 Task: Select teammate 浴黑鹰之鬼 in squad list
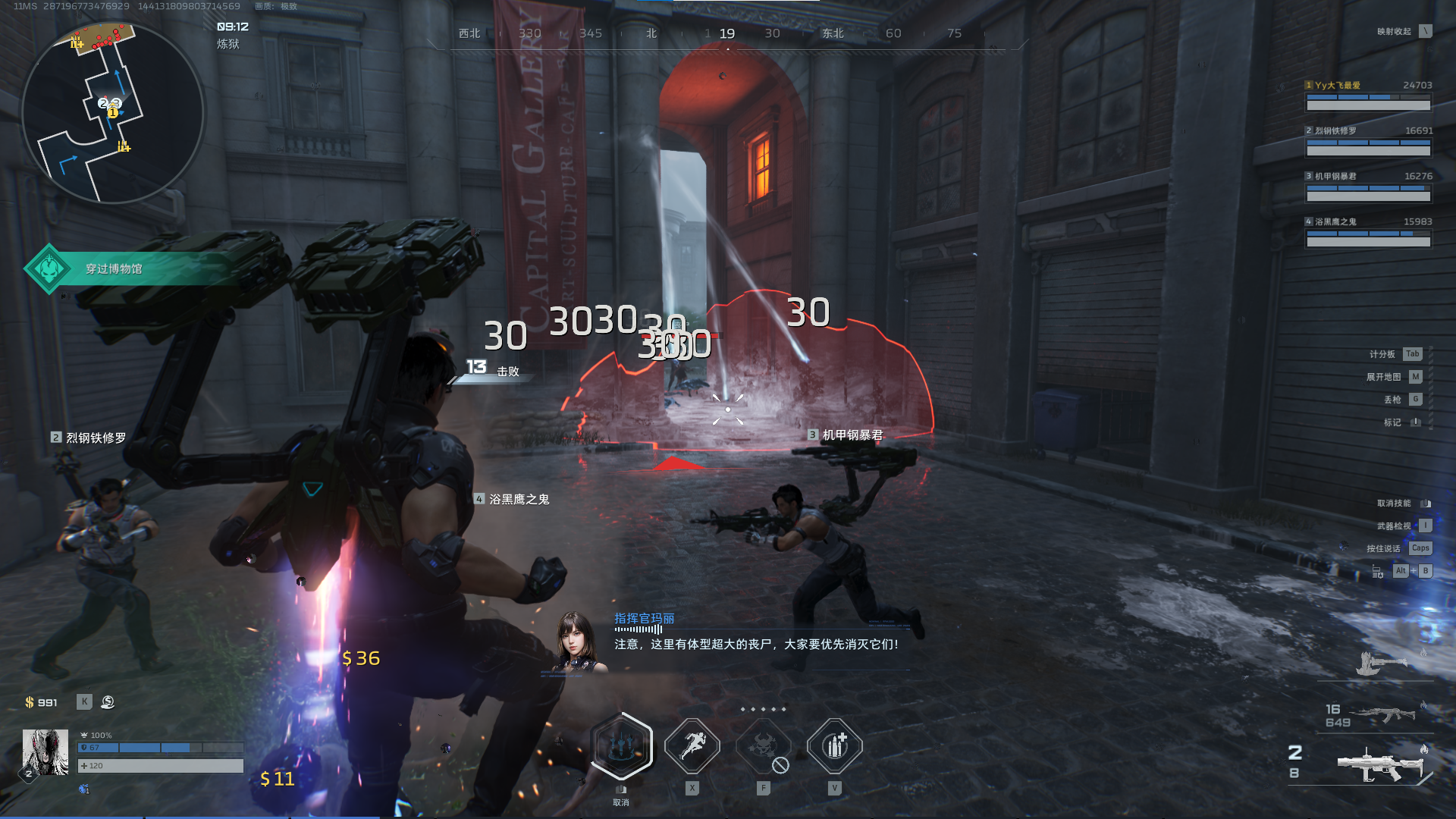click(x=1368, y=233)
